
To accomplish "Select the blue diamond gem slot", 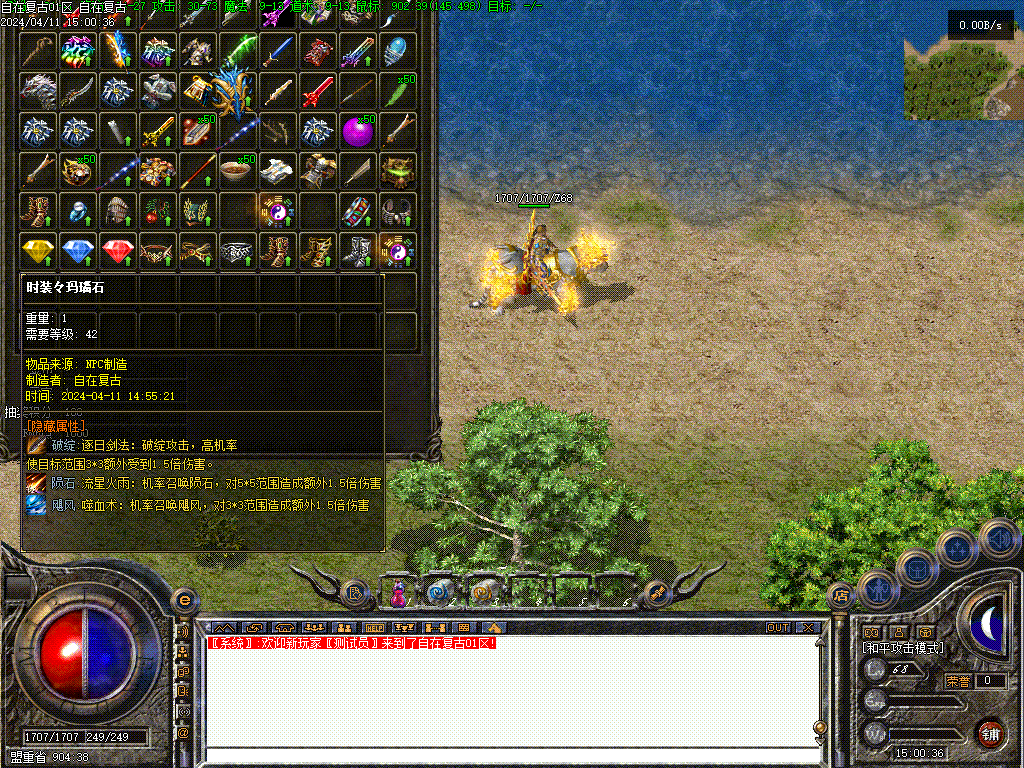I will (x=78, y=251).
